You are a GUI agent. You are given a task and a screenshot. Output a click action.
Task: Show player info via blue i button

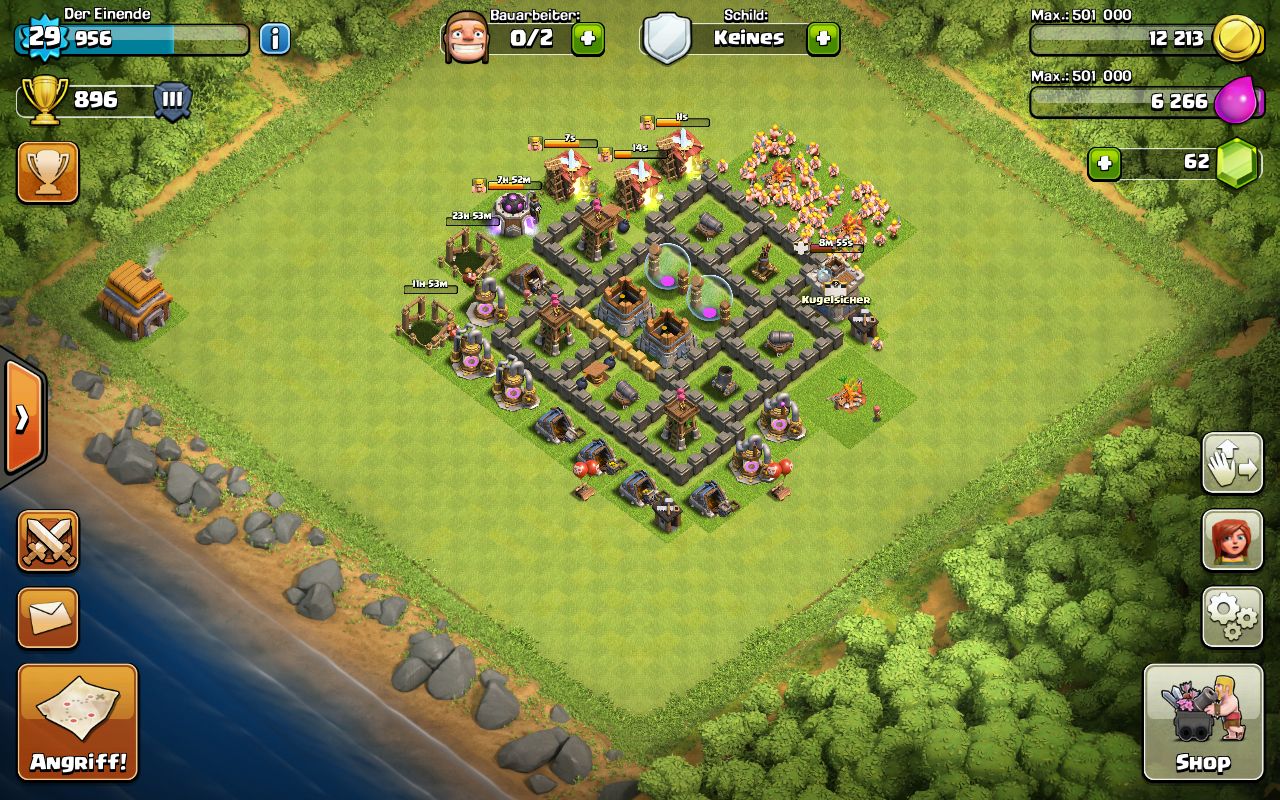click(x=275, y=39)
